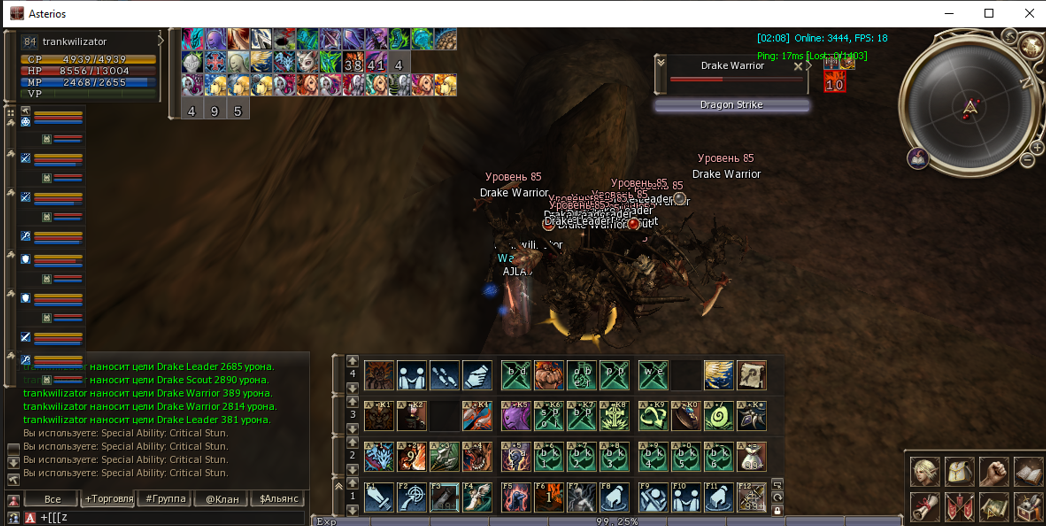Viewport: 1046px width, 526px height.
Task: Zoom out the radar with minus button
Action: pos(1027,160)
